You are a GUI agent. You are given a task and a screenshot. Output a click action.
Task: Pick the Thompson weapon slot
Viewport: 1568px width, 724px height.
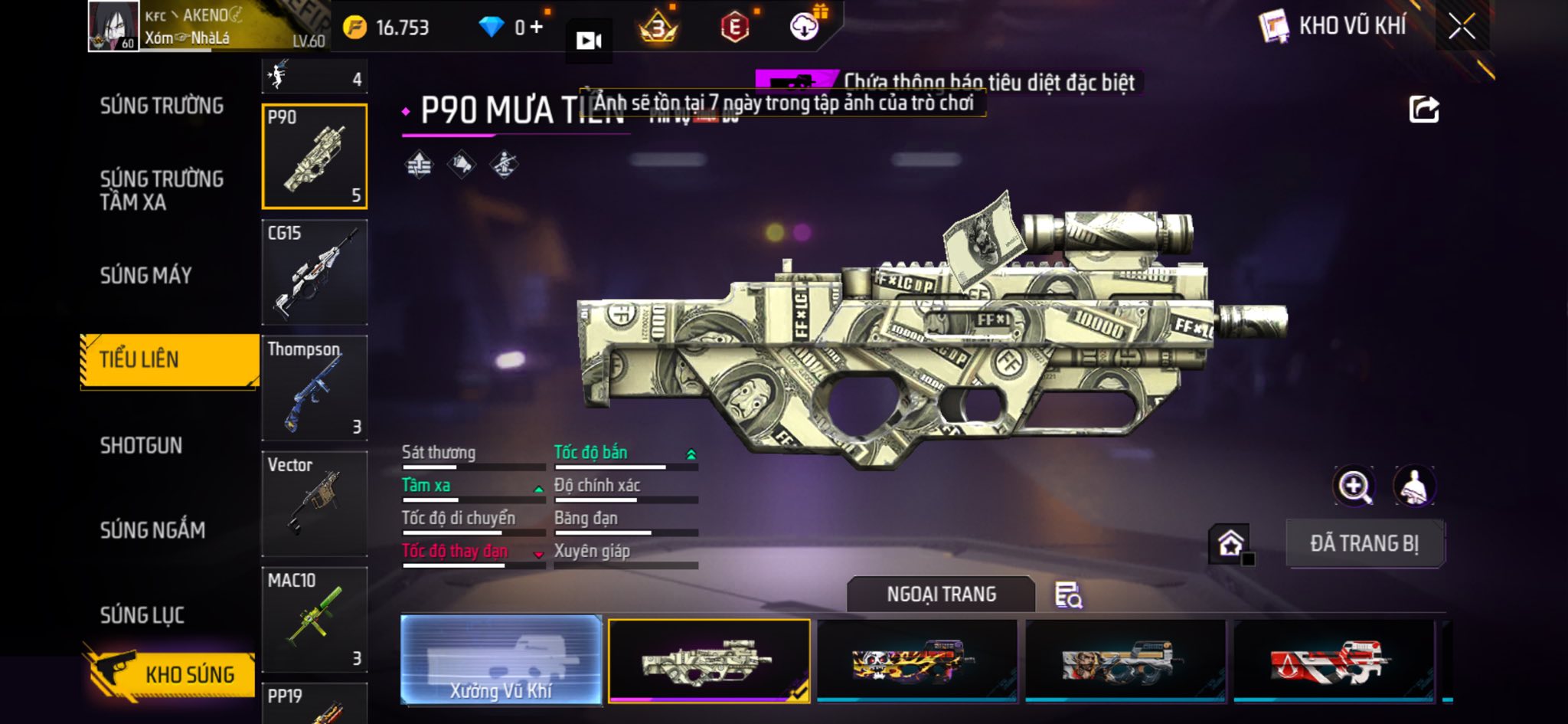[x=315, y=388]
